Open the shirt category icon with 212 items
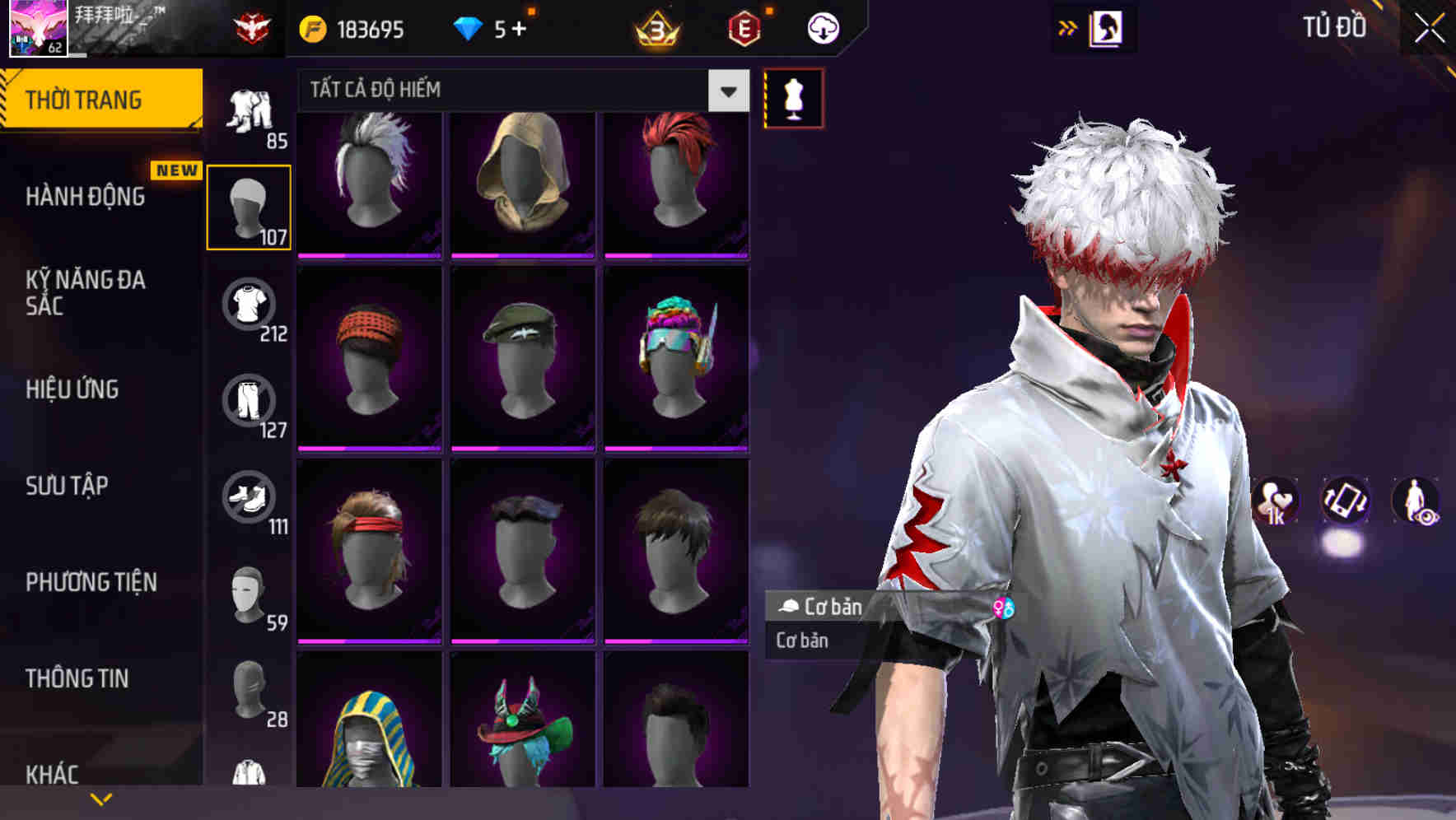 249,305
